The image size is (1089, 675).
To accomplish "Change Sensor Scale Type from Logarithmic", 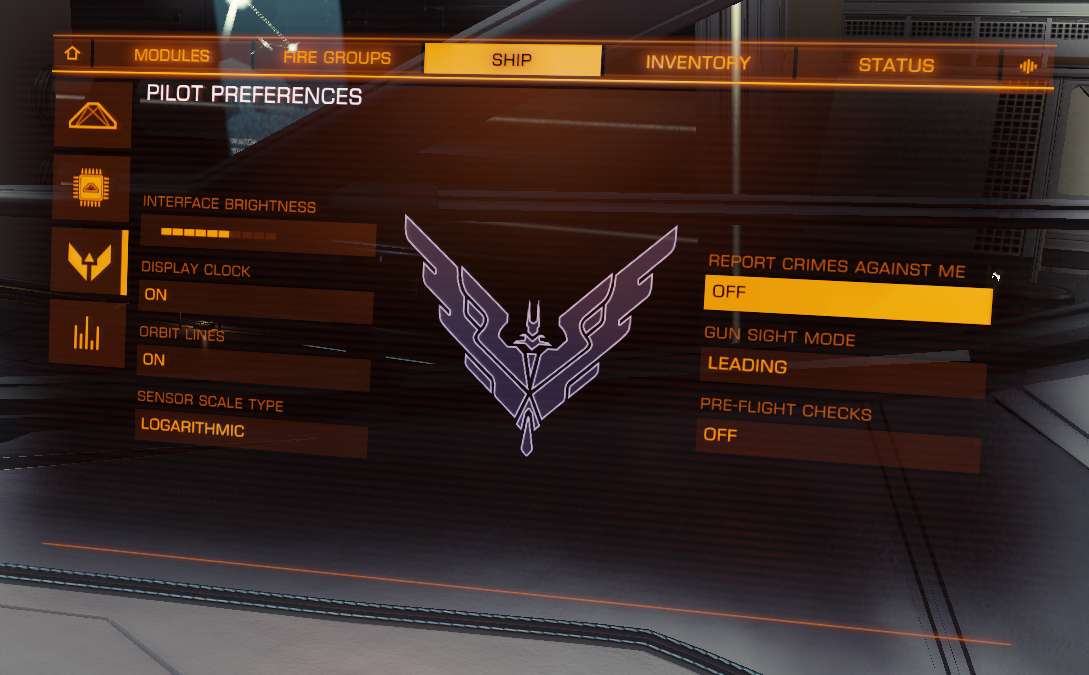I will point(252,431).
